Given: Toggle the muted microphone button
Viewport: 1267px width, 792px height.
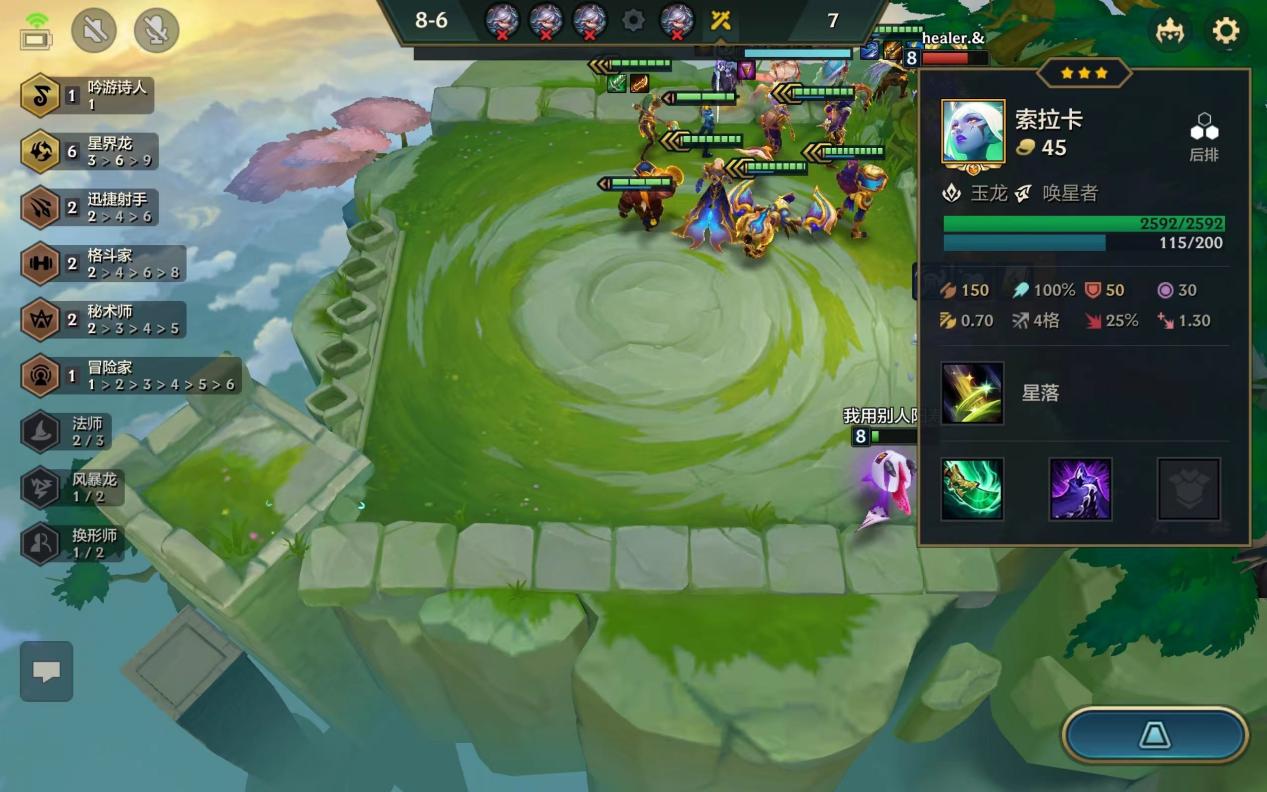Looking at the screenshot, I should 156,31.
